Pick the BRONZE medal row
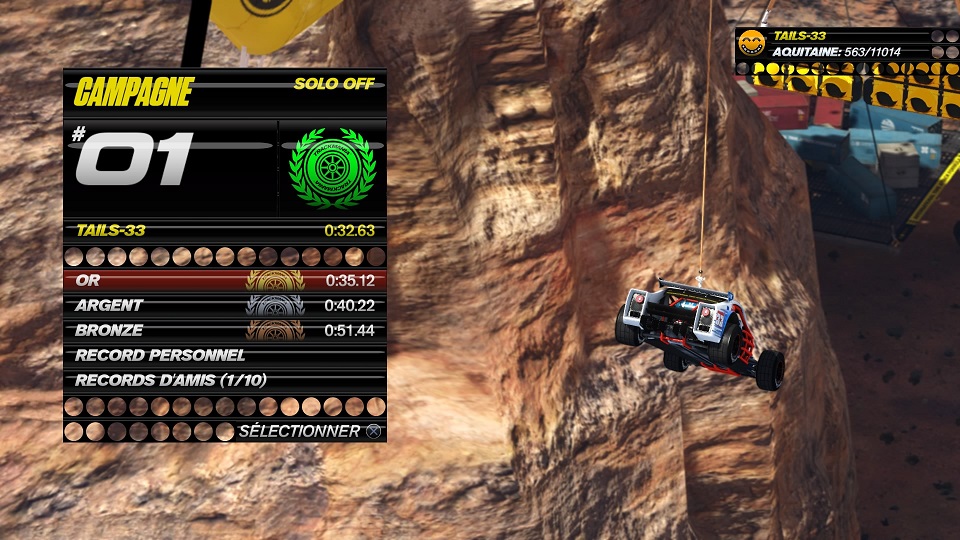The image size is (960, 540). tap(224, 330)
